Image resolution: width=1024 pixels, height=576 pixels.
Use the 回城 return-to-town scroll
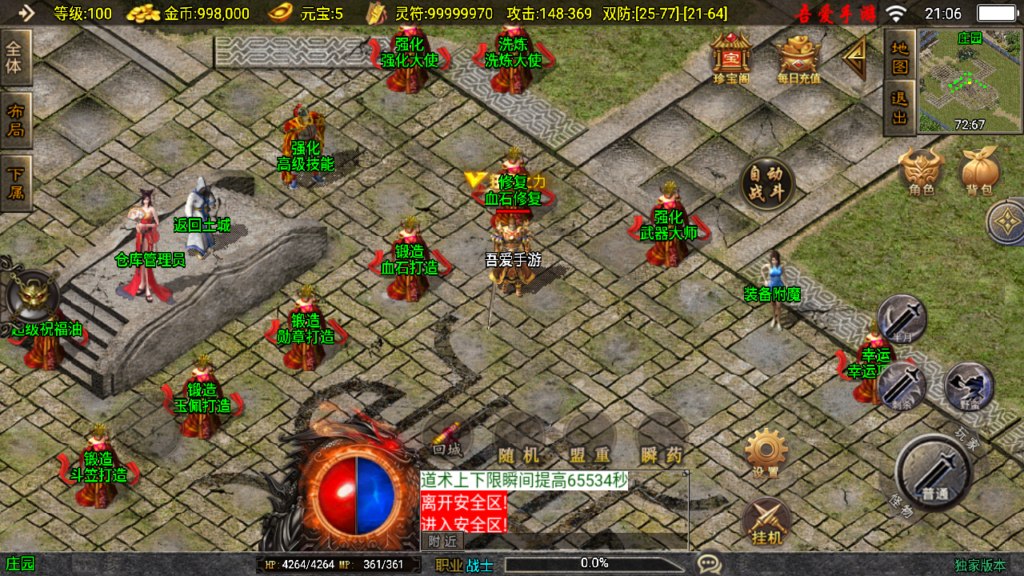tap(446, 441)
